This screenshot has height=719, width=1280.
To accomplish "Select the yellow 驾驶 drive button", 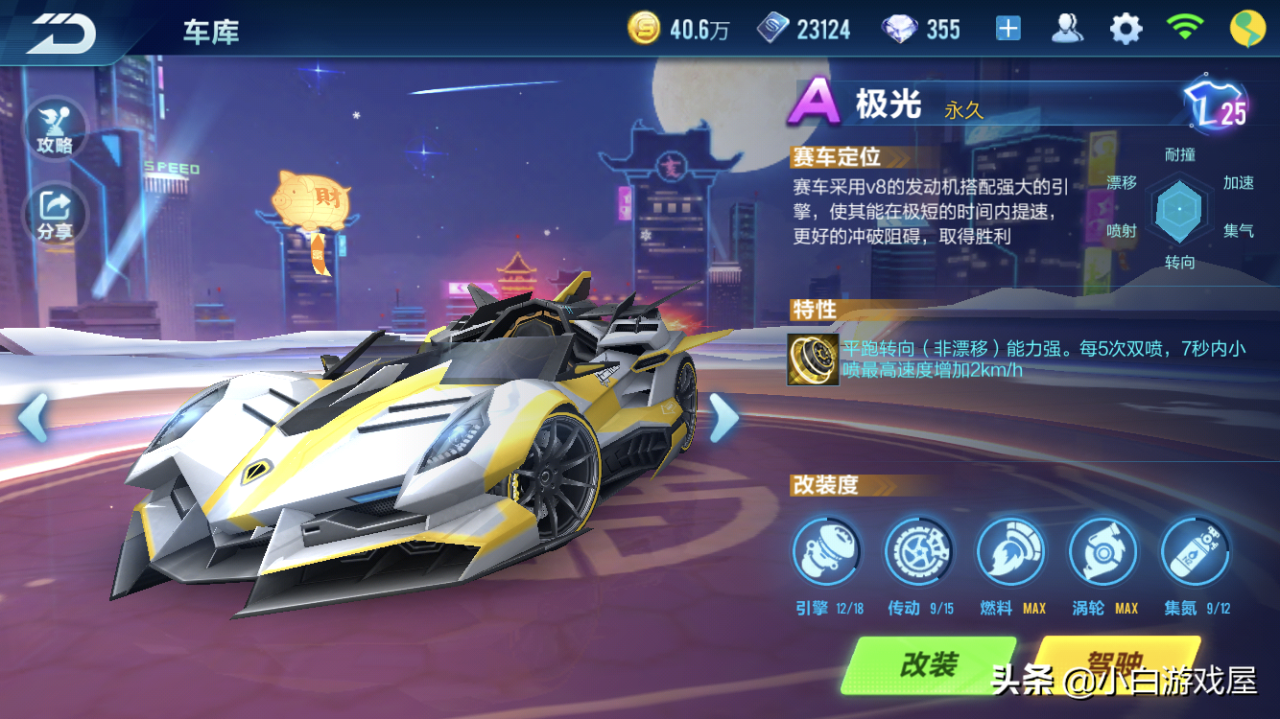I will coord(1115,663).
